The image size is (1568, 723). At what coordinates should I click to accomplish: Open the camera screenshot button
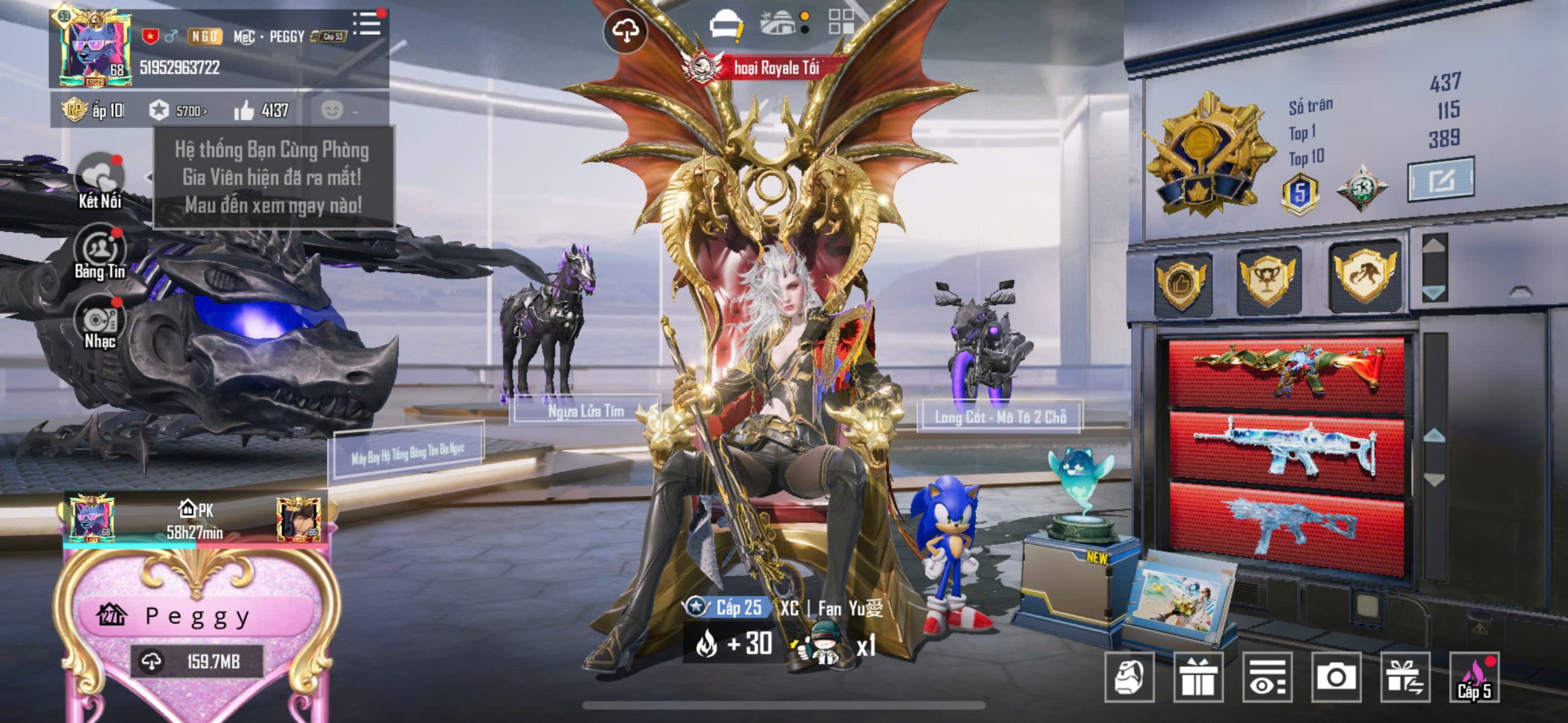coord(1336,676)
